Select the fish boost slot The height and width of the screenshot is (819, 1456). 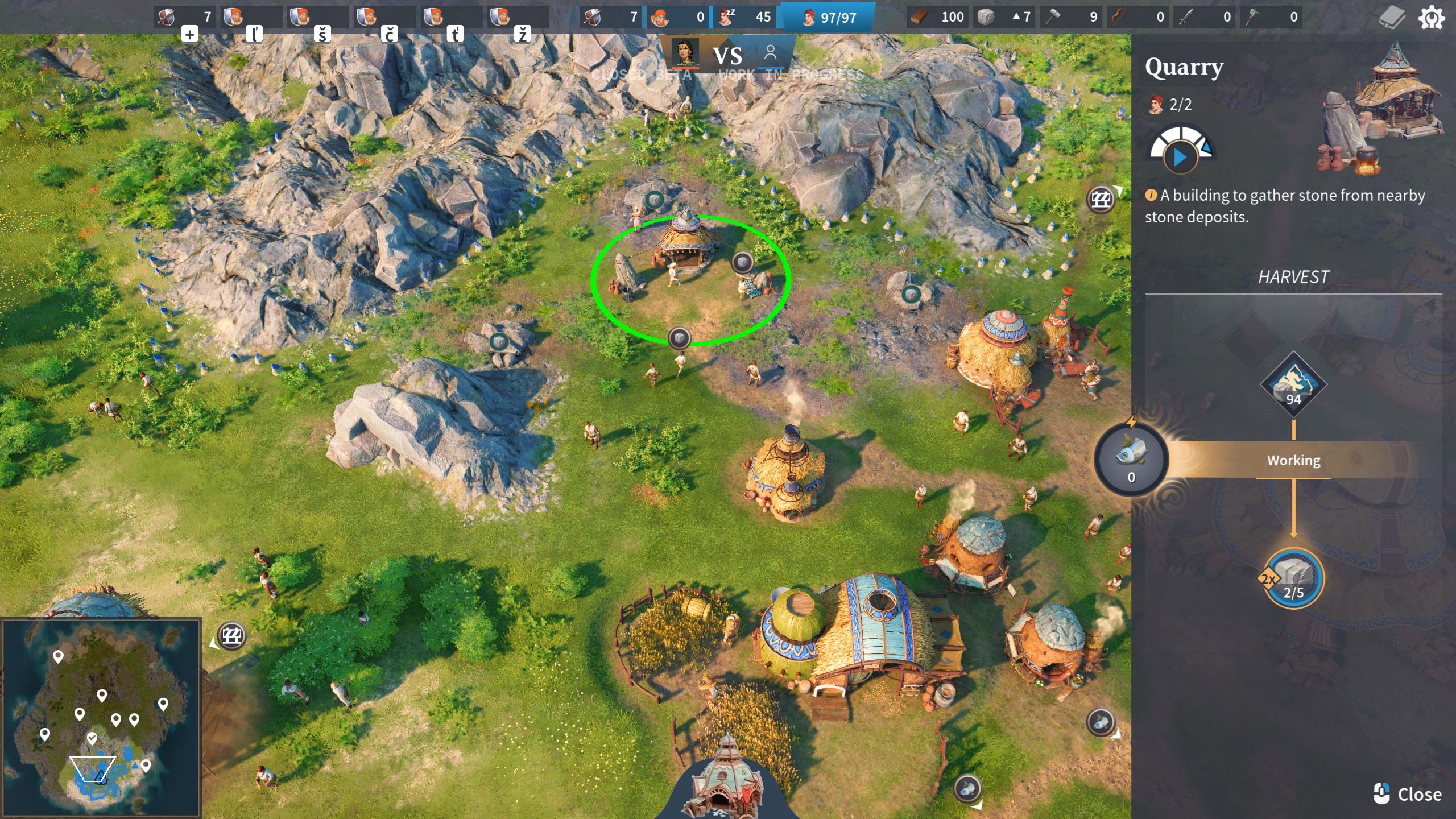click(x=1131, y=459)
